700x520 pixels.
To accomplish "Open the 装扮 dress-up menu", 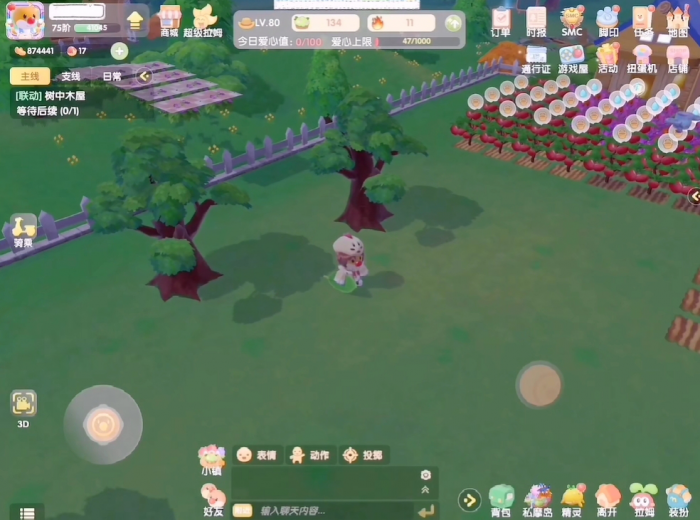I will [x=678, y=499].
